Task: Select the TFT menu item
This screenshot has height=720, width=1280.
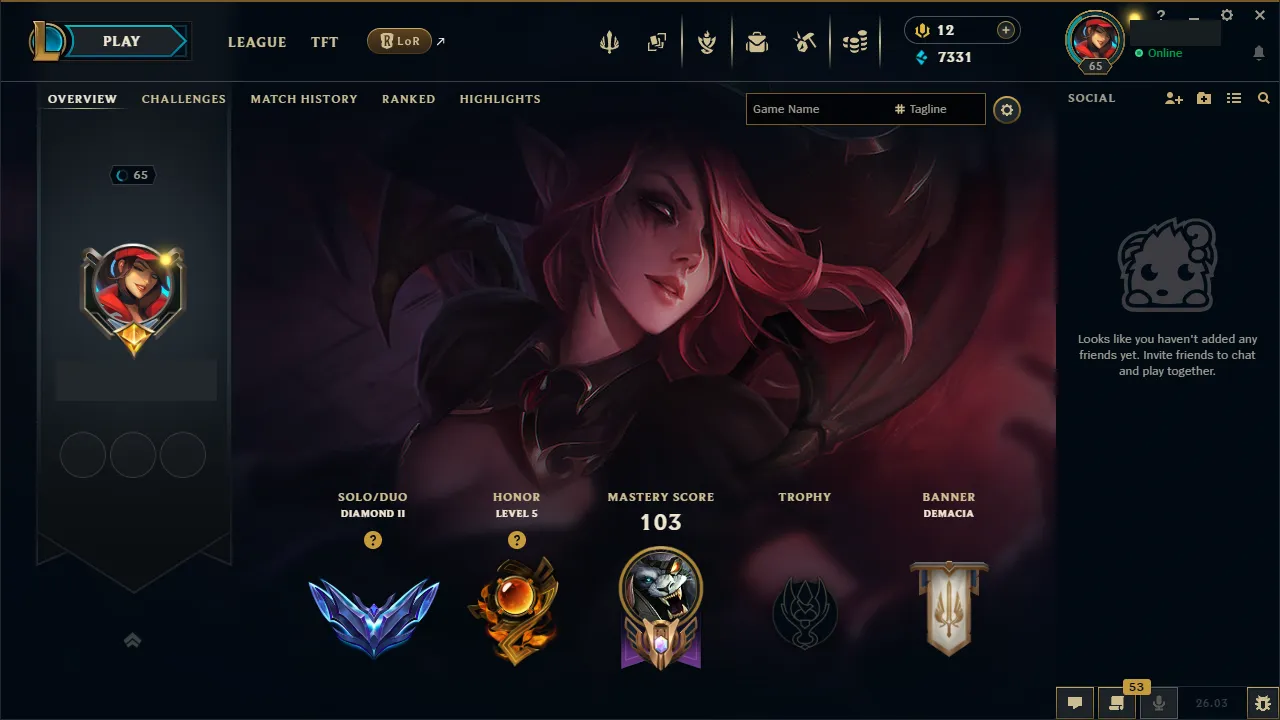Action: pos(324,42)
